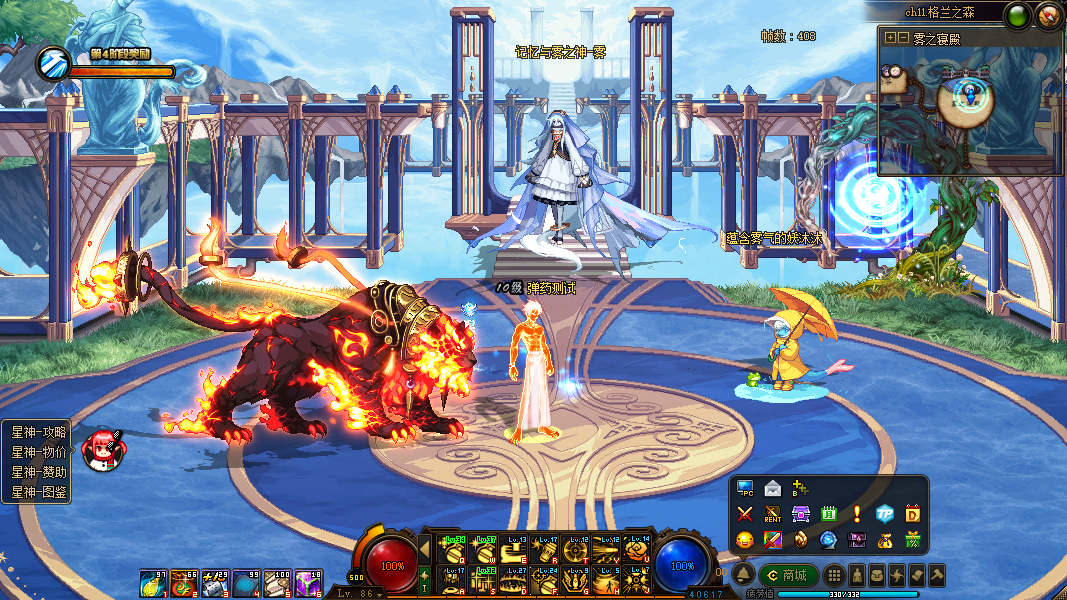Image resolution: width=1067 pixels, height=600 pixels.
Task: Zoom out the minimap with the minus button
Action: [903, 37]
